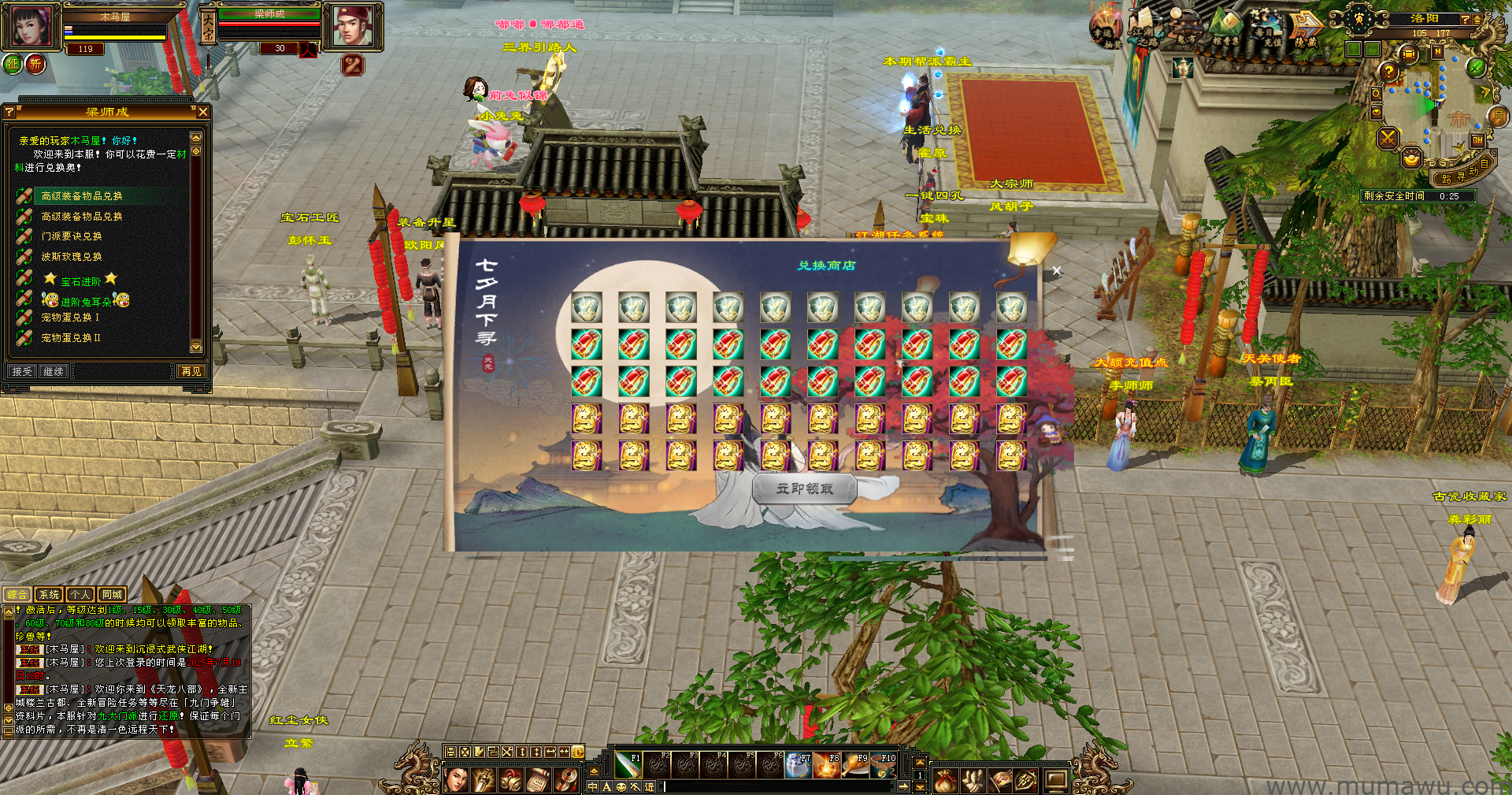This screenshot has width=1512, height=795.
Task: Claim rewards with the 立即领取 button
Action: click(x=804, y=489)
